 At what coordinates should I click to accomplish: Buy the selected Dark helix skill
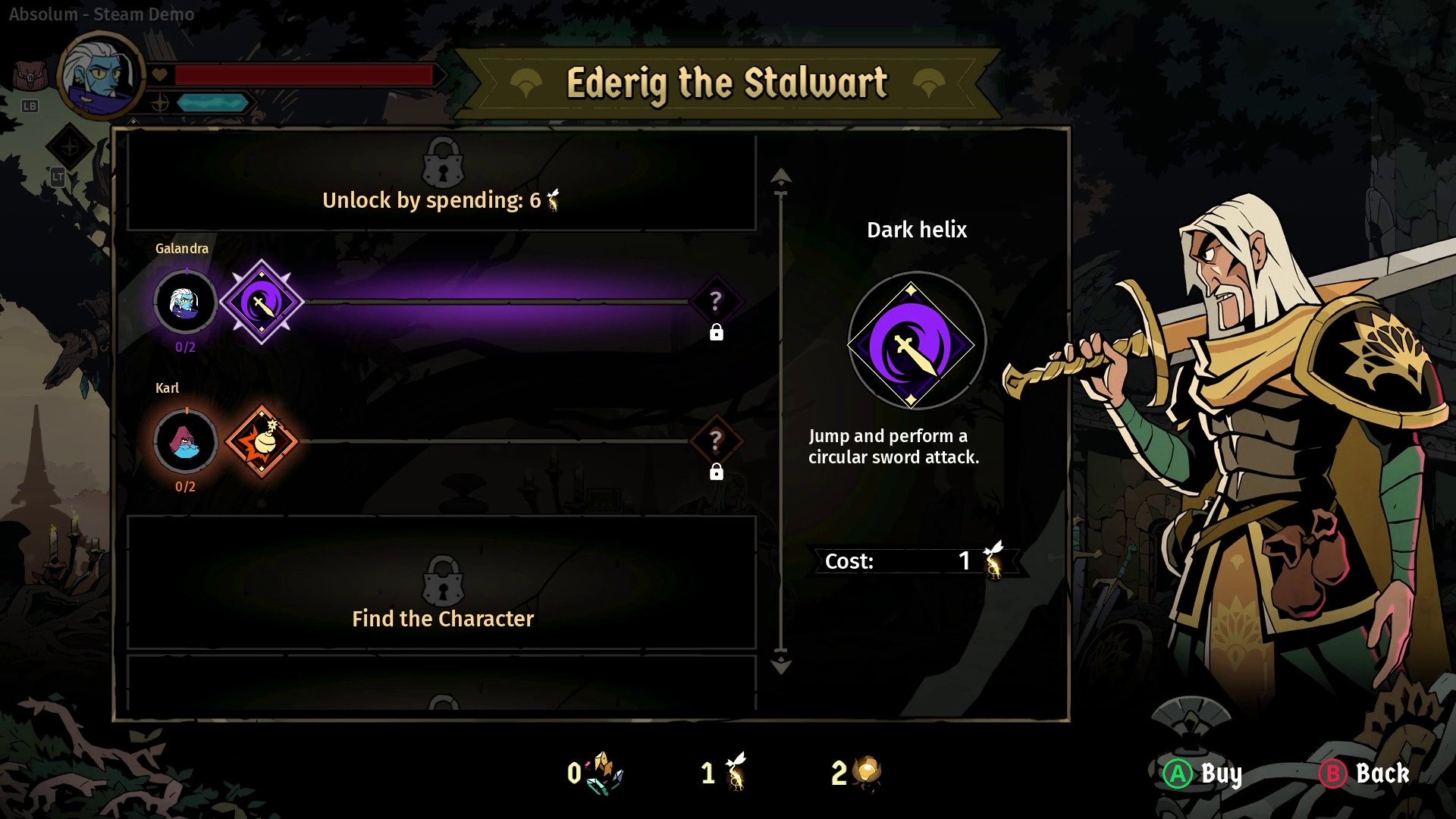point(1202,773)
